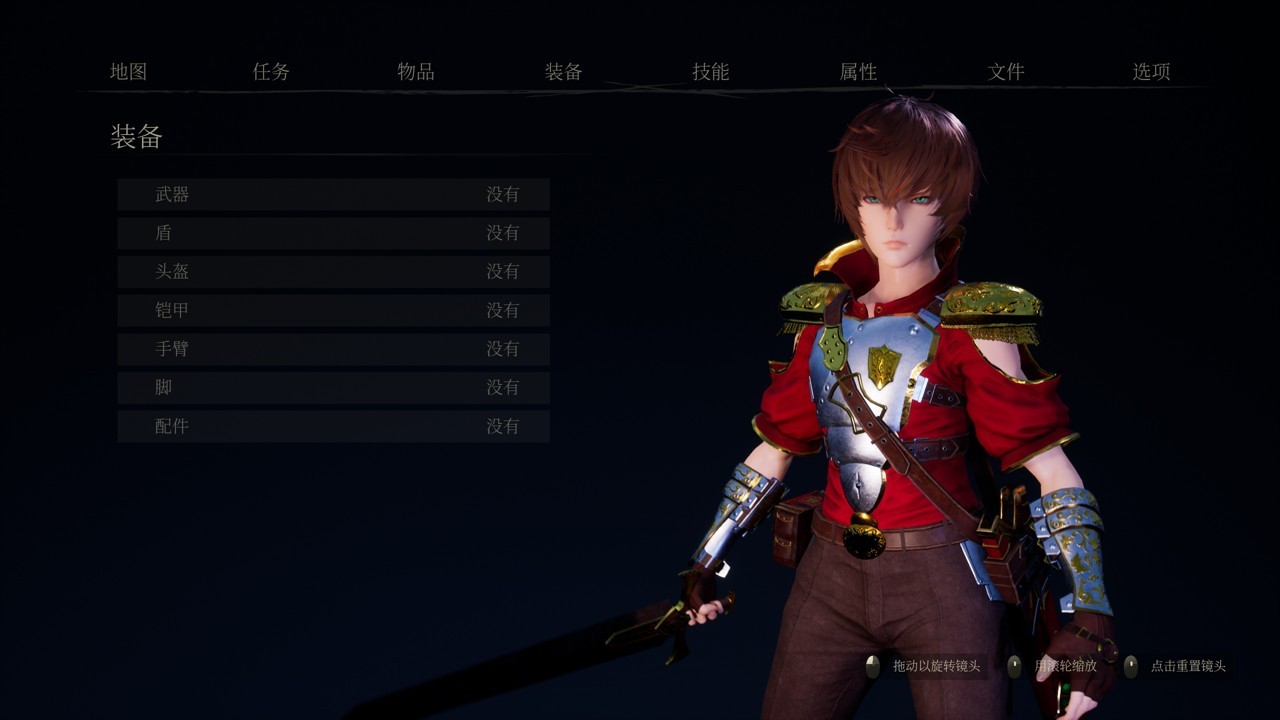Switch to the 地图 tab
1280x720 pixels.
point(128,72)
